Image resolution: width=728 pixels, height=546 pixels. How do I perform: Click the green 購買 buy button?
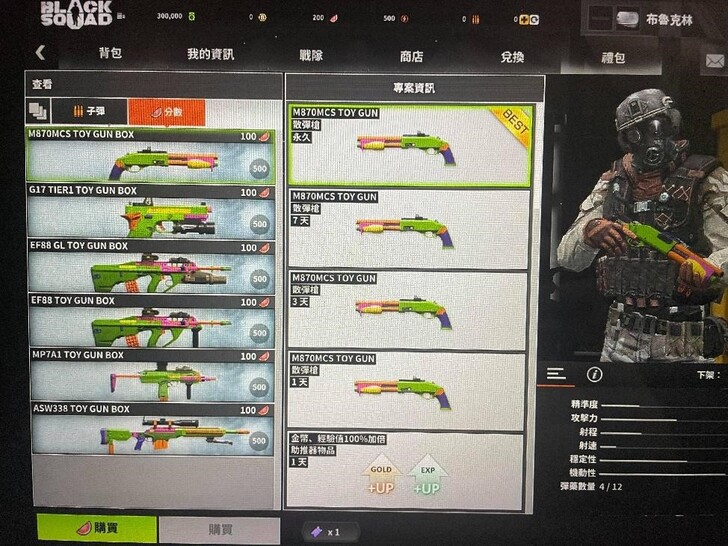96,529
